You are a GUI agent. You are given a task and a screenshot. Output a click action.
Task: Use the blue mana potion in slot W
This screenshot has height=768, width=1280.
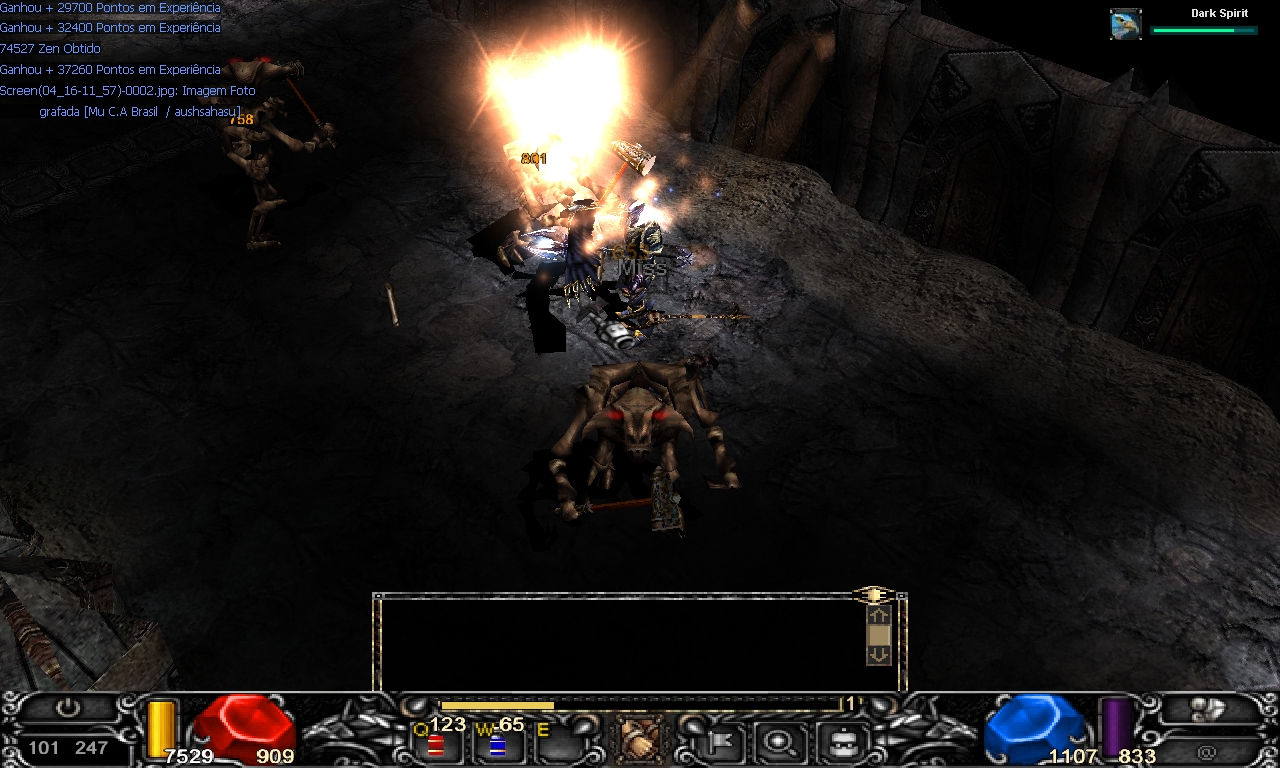pos(497,743)
